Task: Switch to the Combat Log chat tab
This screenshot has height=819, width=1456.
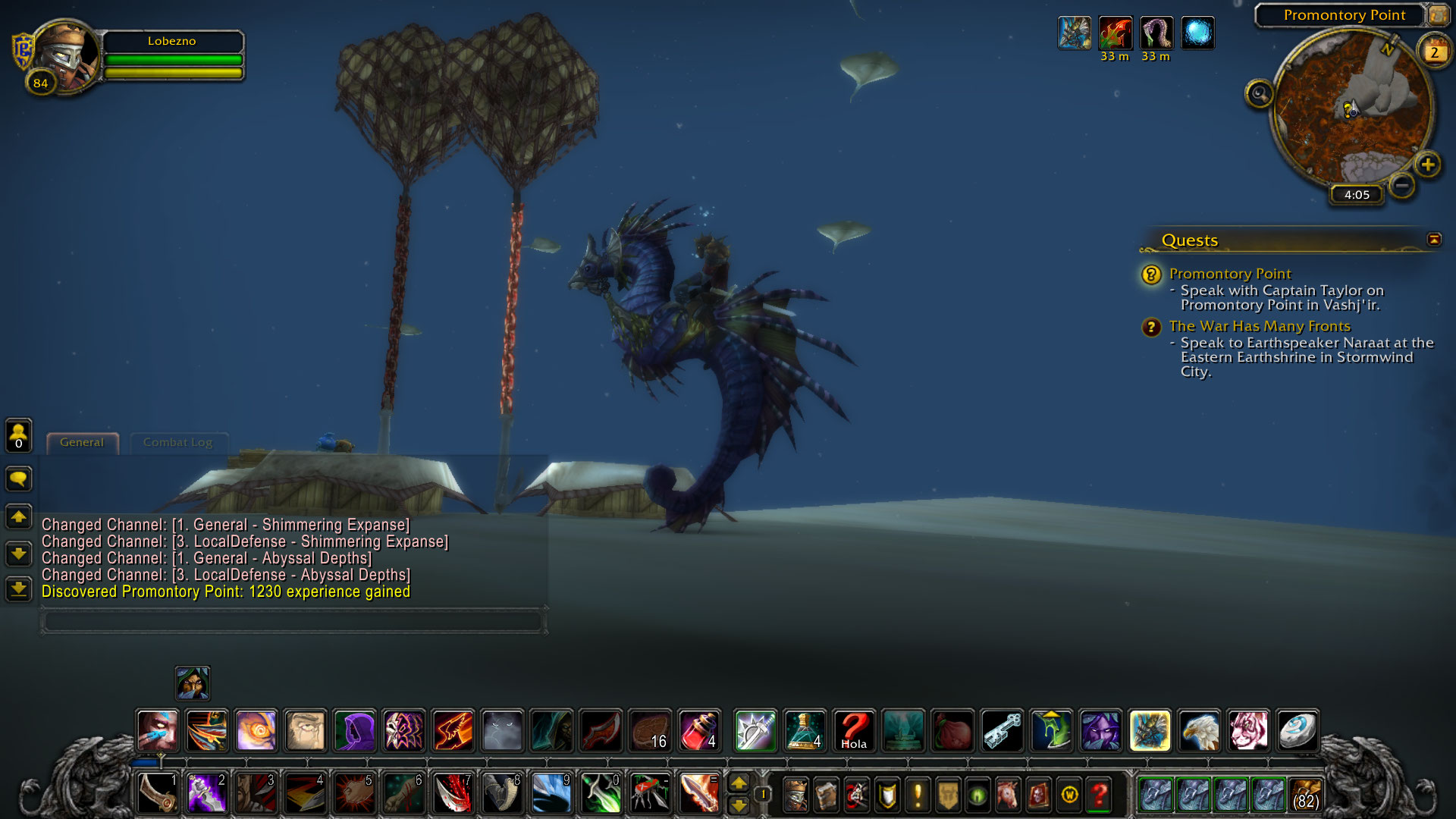Action: pyautogui.click(x=177, y=443)
